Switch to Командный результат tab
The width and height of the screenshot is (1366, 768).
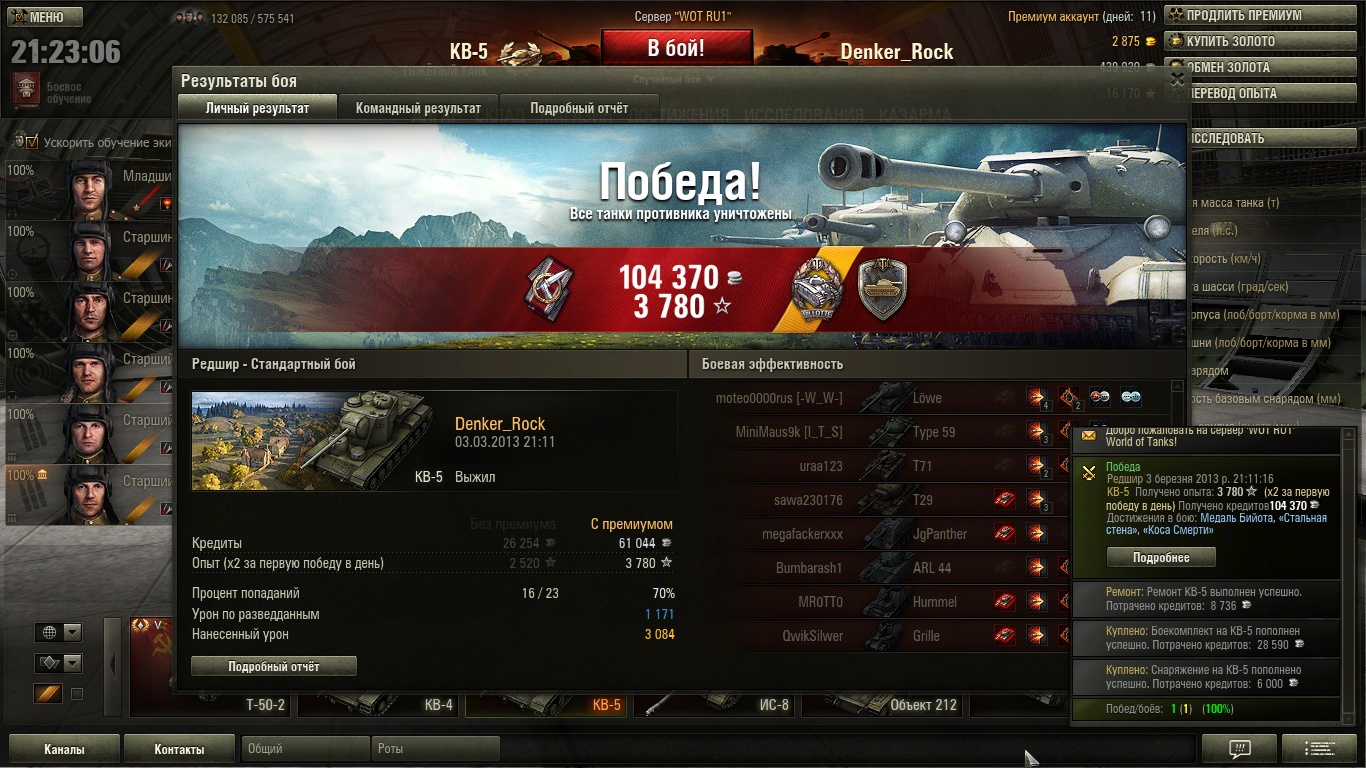tap(418, 108)
